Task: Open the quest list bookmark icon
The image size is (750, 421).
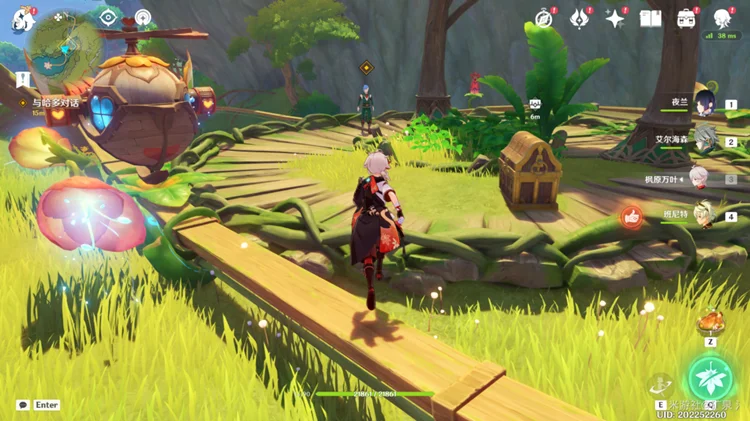Action: tap(20, 78)
